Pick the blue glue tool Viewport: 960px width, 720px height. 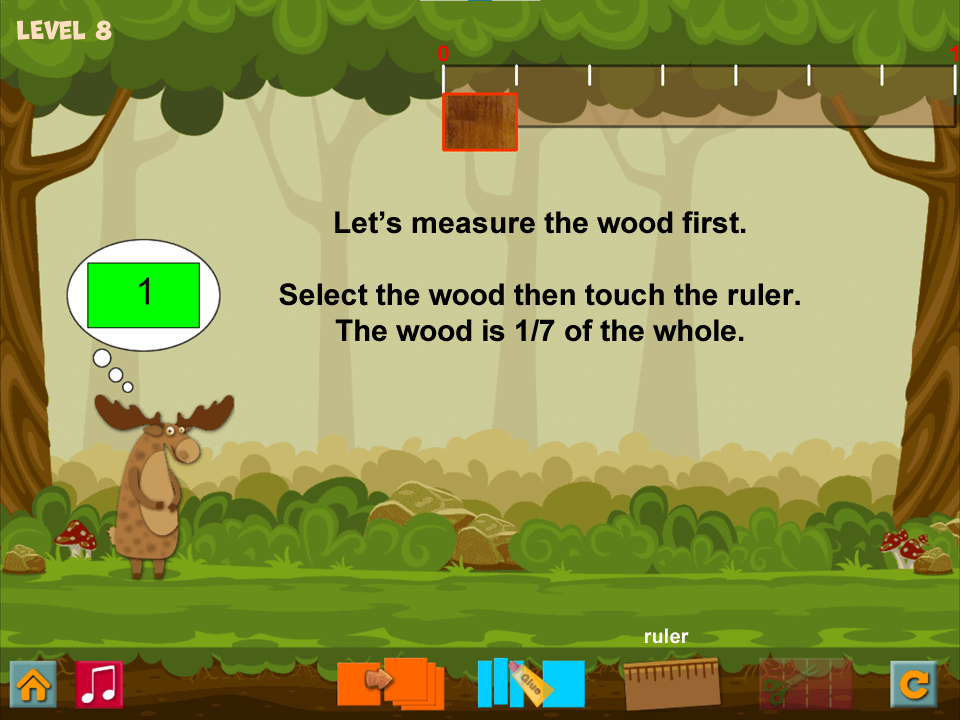pos(530,683)
